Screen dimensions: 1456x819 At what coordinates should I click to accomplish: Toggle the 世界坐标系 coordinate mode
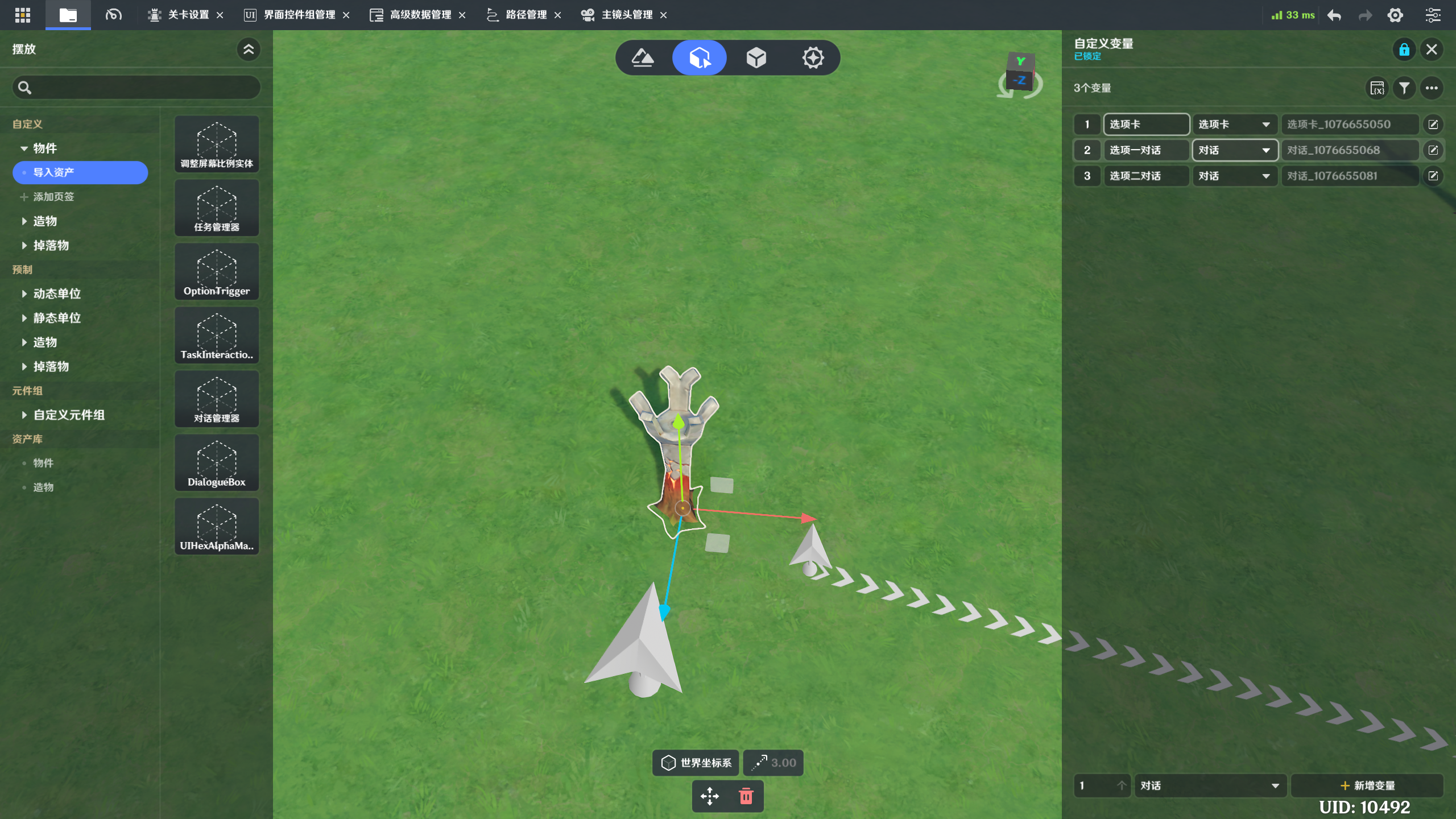click(x=696, y=763)
